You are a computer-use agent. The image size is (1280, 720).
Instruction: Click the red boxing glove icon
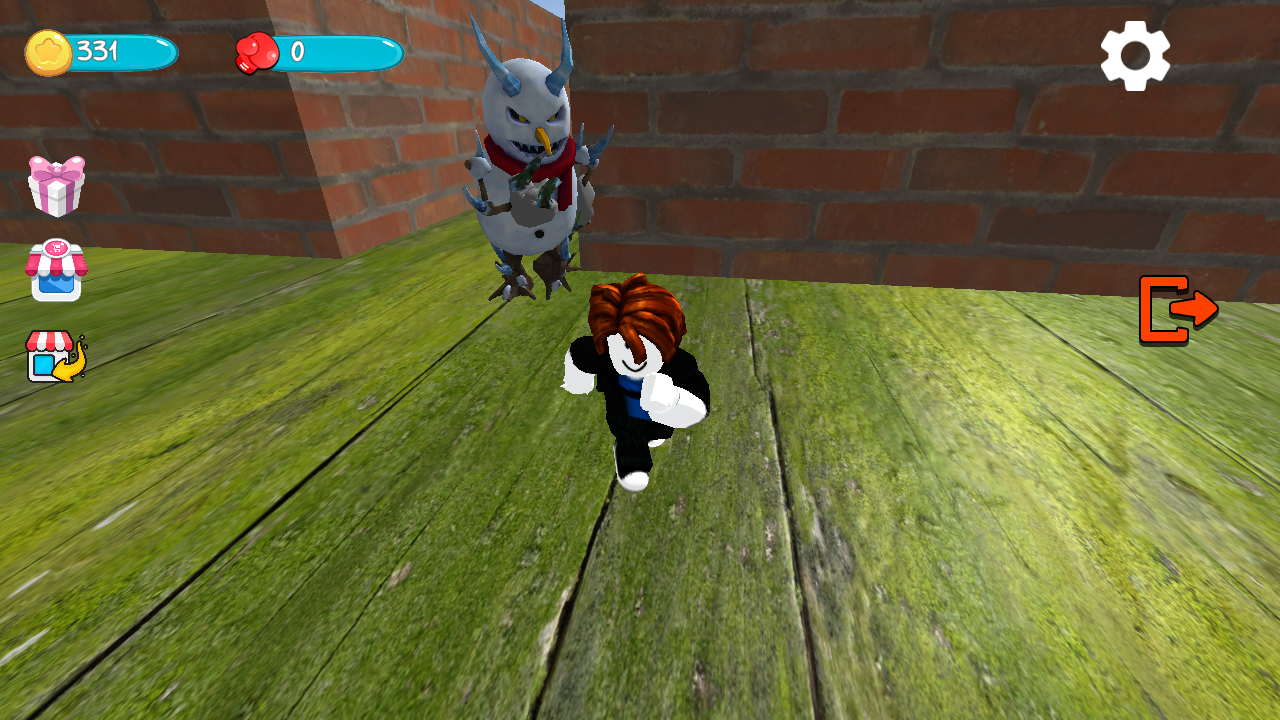pyautogui.click(x=255, y=52)
